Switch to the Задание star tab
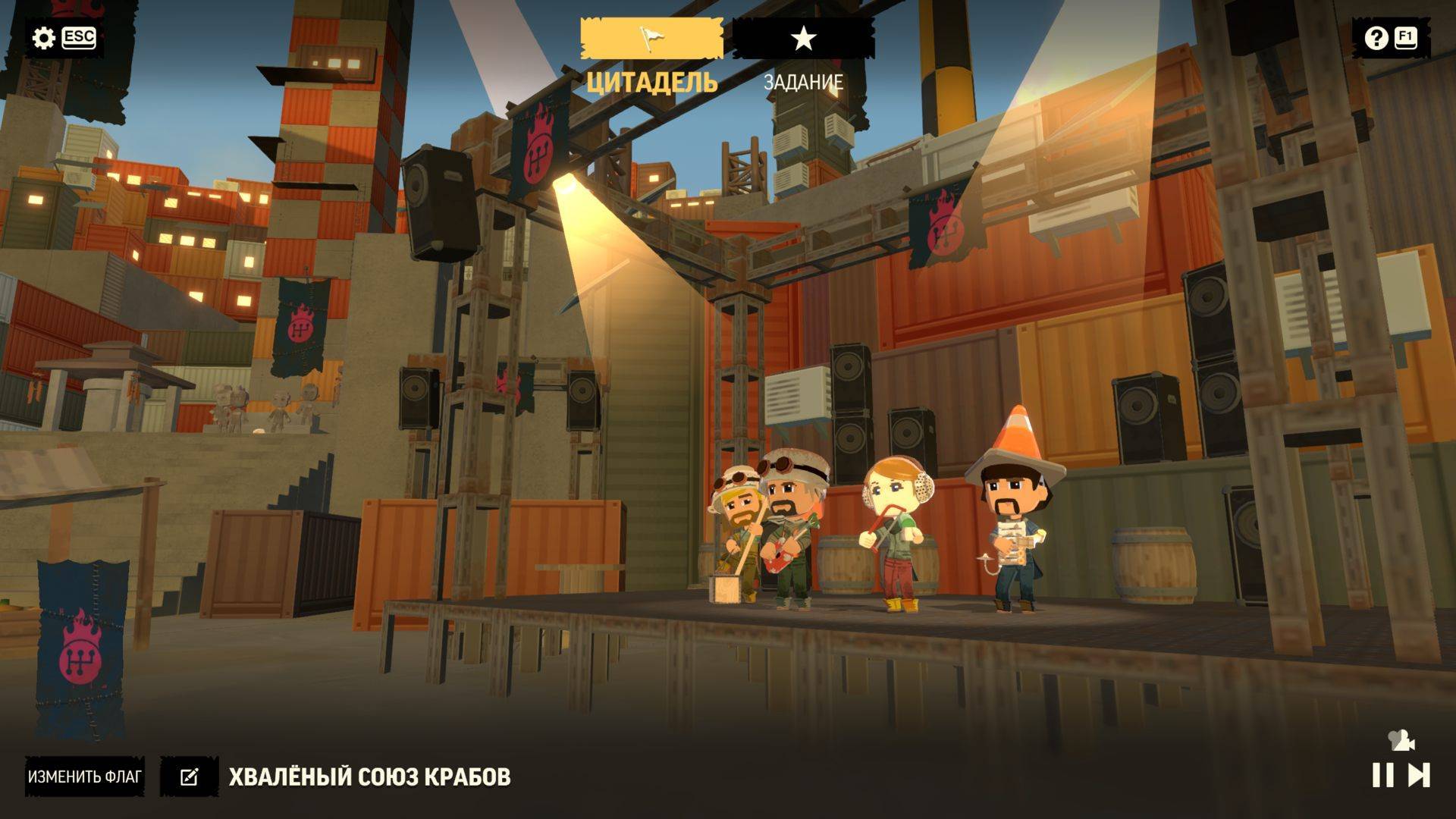Image resolution: width=1456 pixels, height=819 pixels. pyautogui.click(x=803, y=39)
